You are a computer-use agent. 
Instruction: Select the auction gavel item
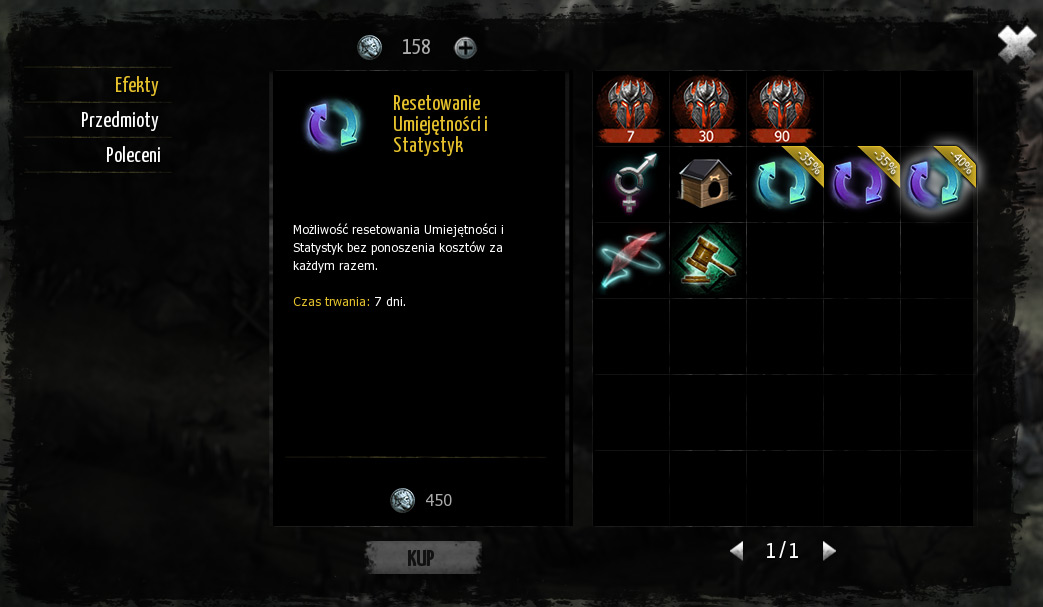click(707, 260)
